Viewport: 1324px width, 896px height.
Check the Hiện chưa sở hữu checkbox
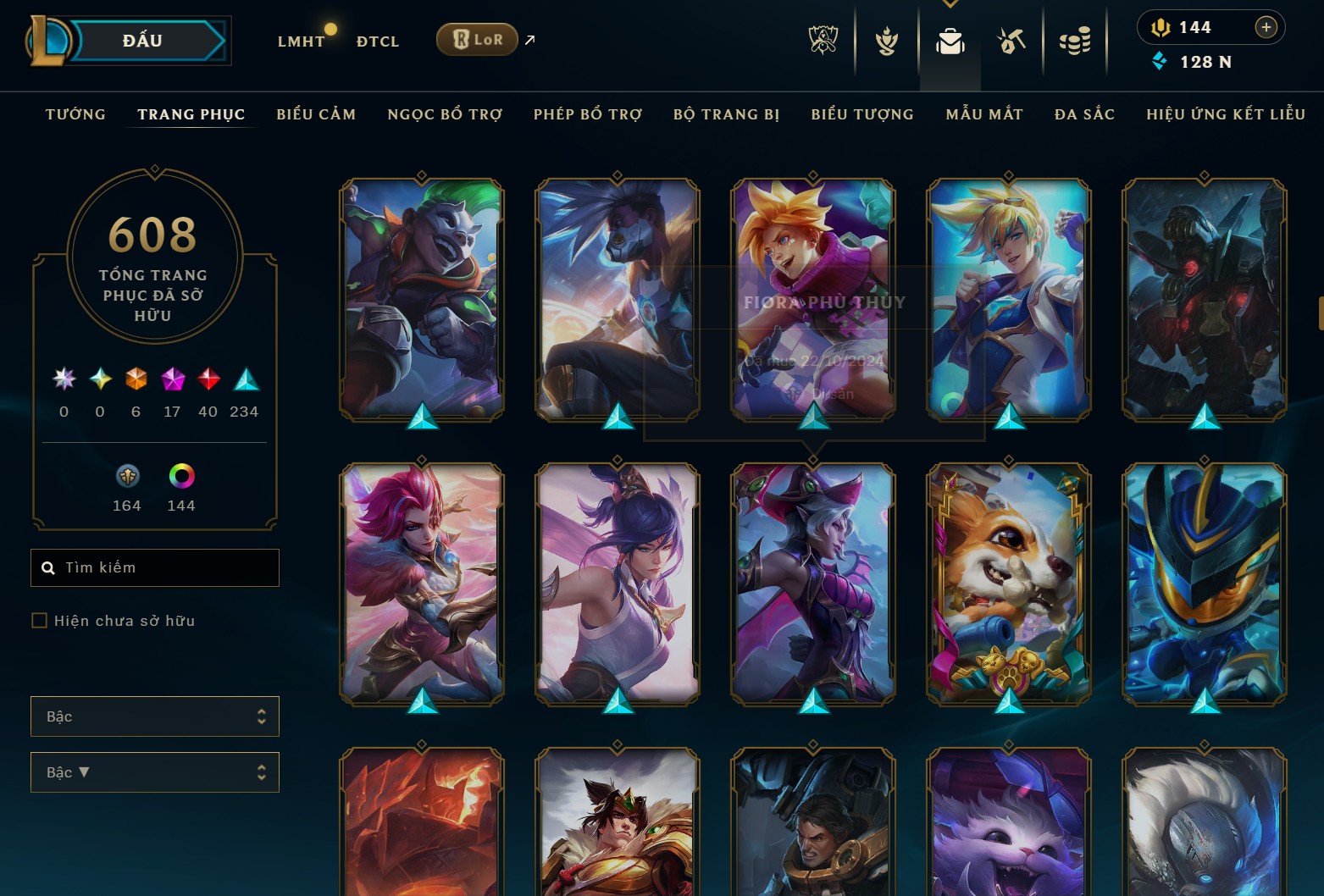[x=40, y=620]
